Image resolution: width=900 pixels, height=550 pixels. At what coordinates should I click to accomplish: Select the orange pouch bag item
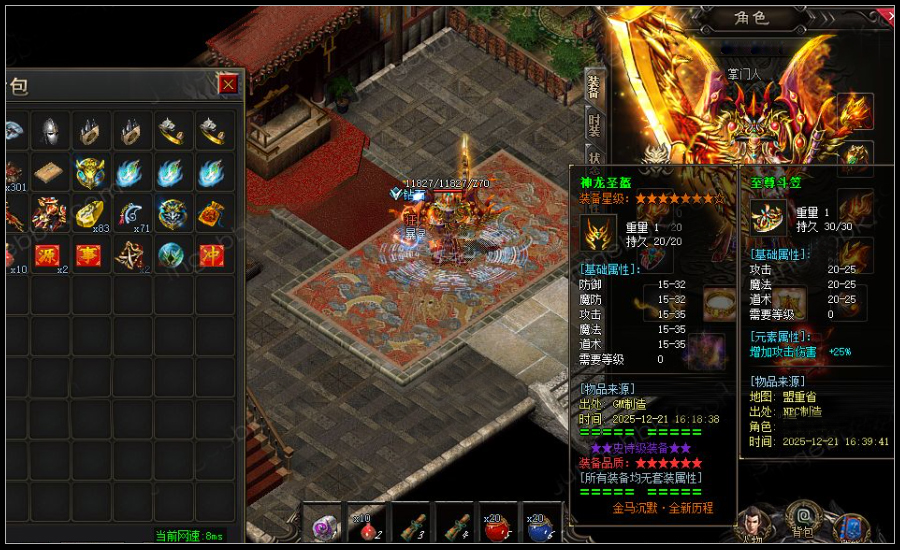tap(211, 214)
